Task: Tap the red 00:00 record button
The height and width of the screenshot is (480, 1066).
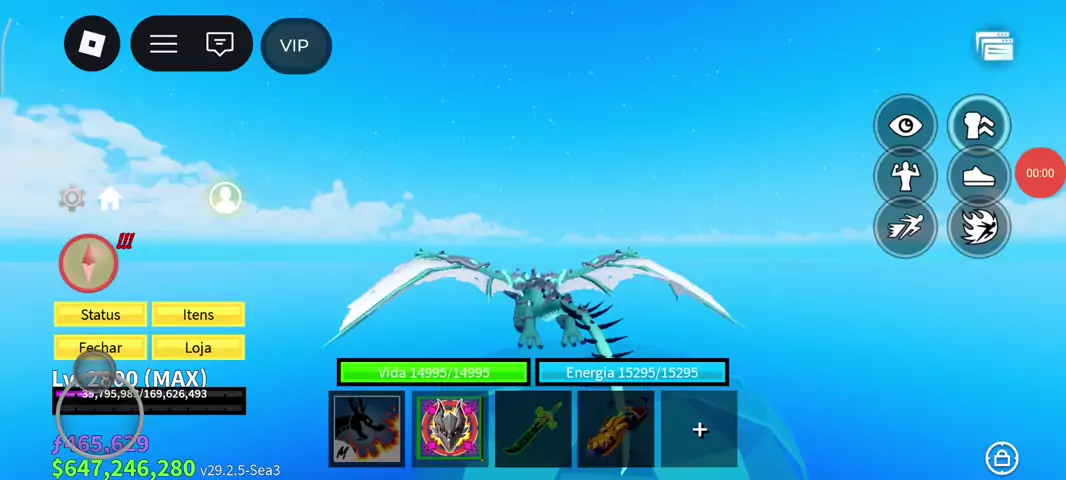Action: [1040, 173]
